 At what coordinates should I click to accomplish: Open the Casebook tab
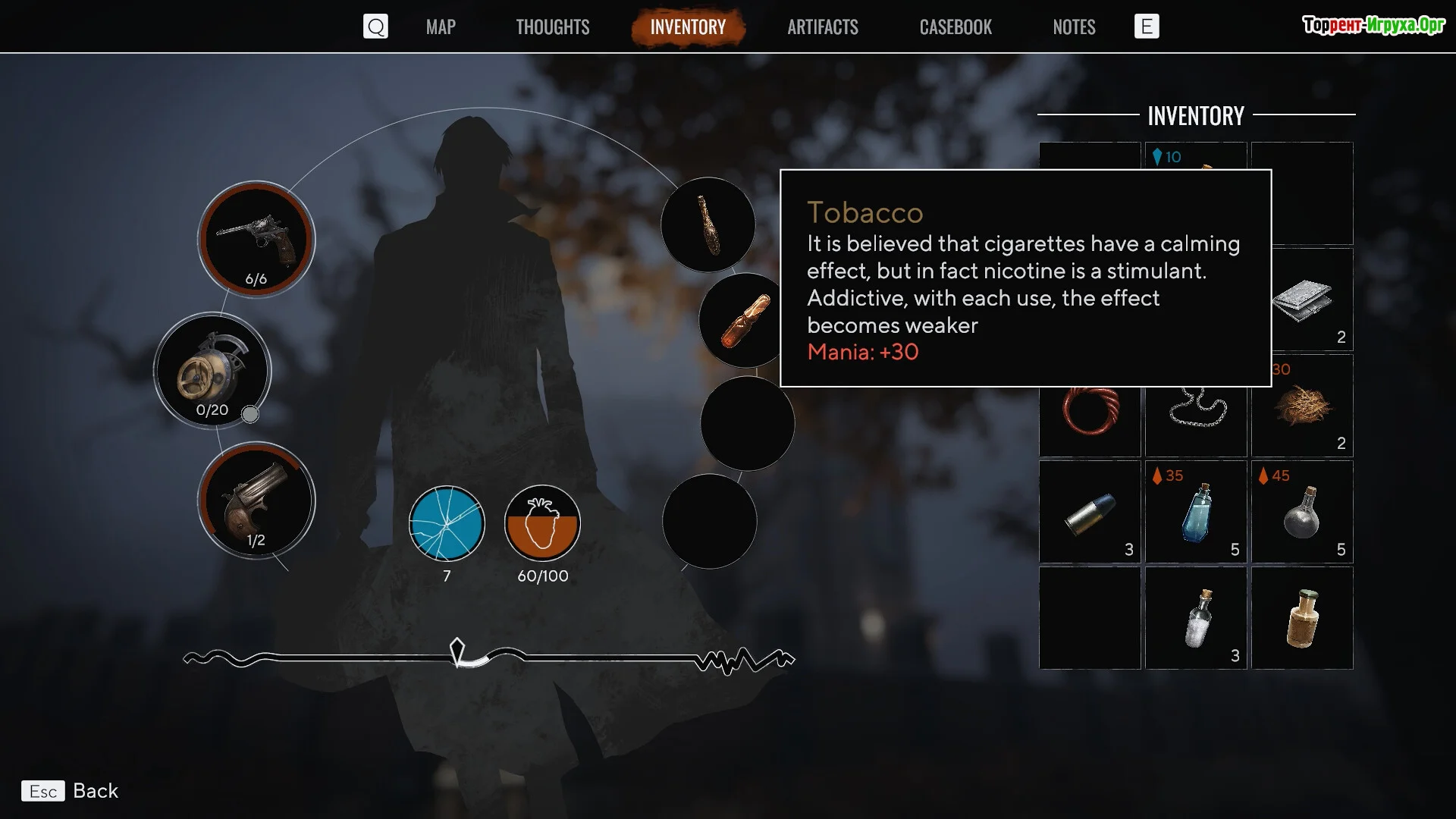[955, 27]
